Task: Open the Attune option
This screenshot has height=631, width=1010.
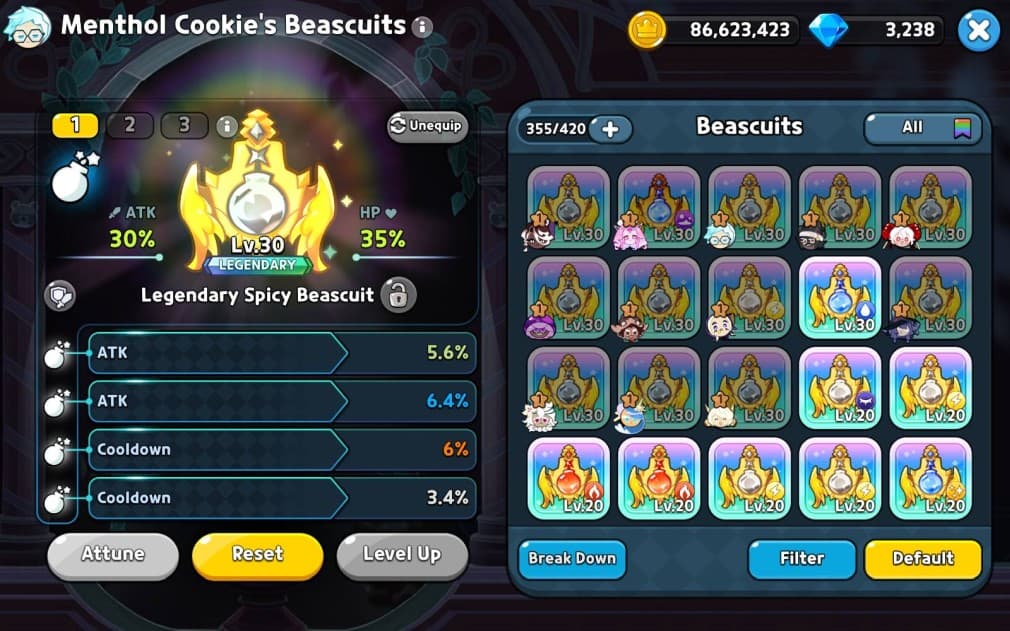Action: (x=113, y=555)
